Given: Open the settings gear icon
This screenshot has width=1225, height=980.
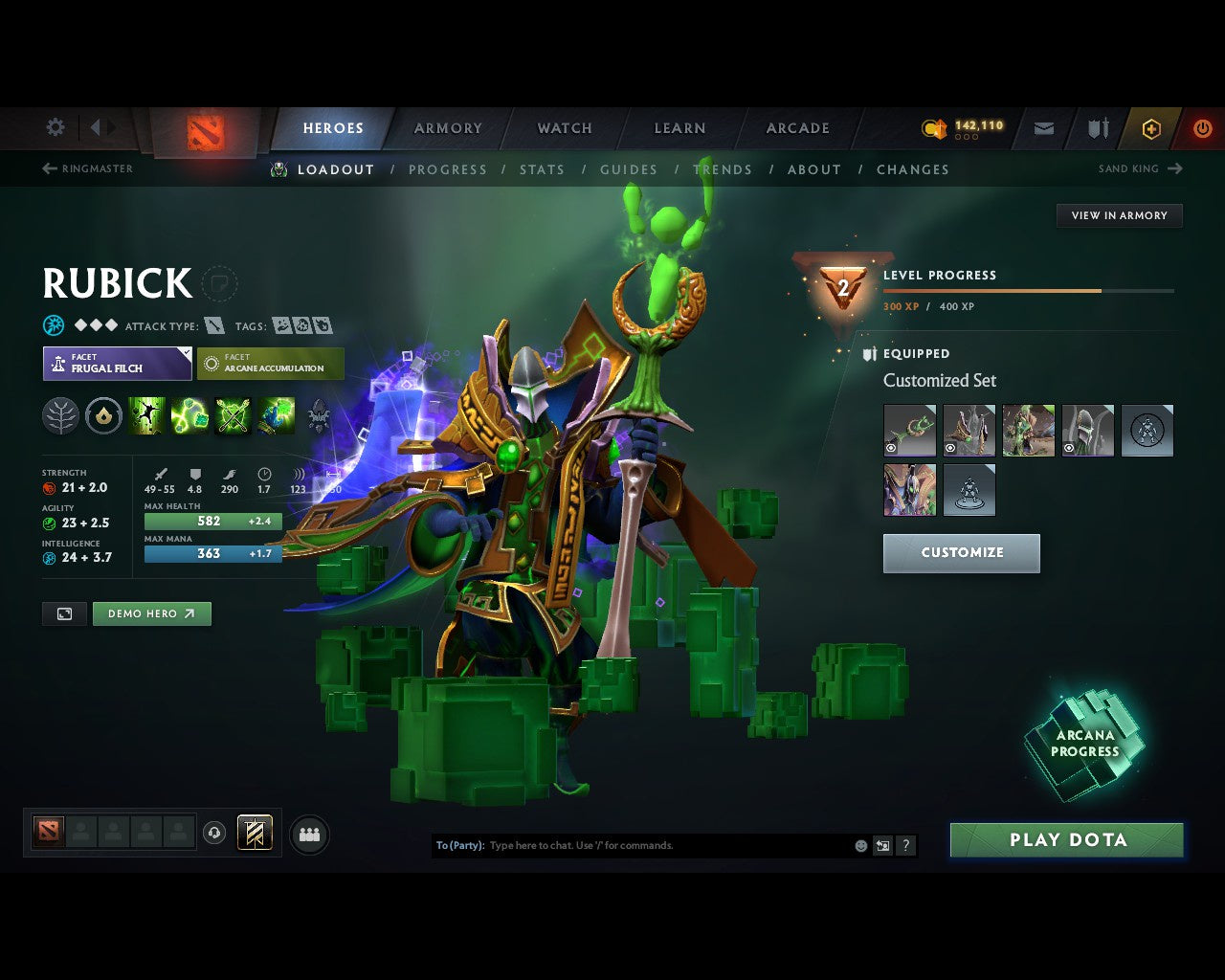Looking at the screenshot, I should pyautogui.click(x=55, y=126).
